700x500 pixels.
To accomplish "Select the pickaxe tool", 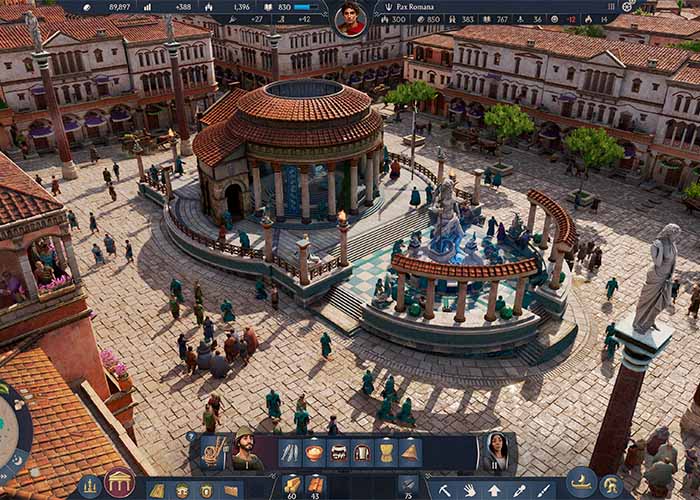I will (x=444, y=491).
